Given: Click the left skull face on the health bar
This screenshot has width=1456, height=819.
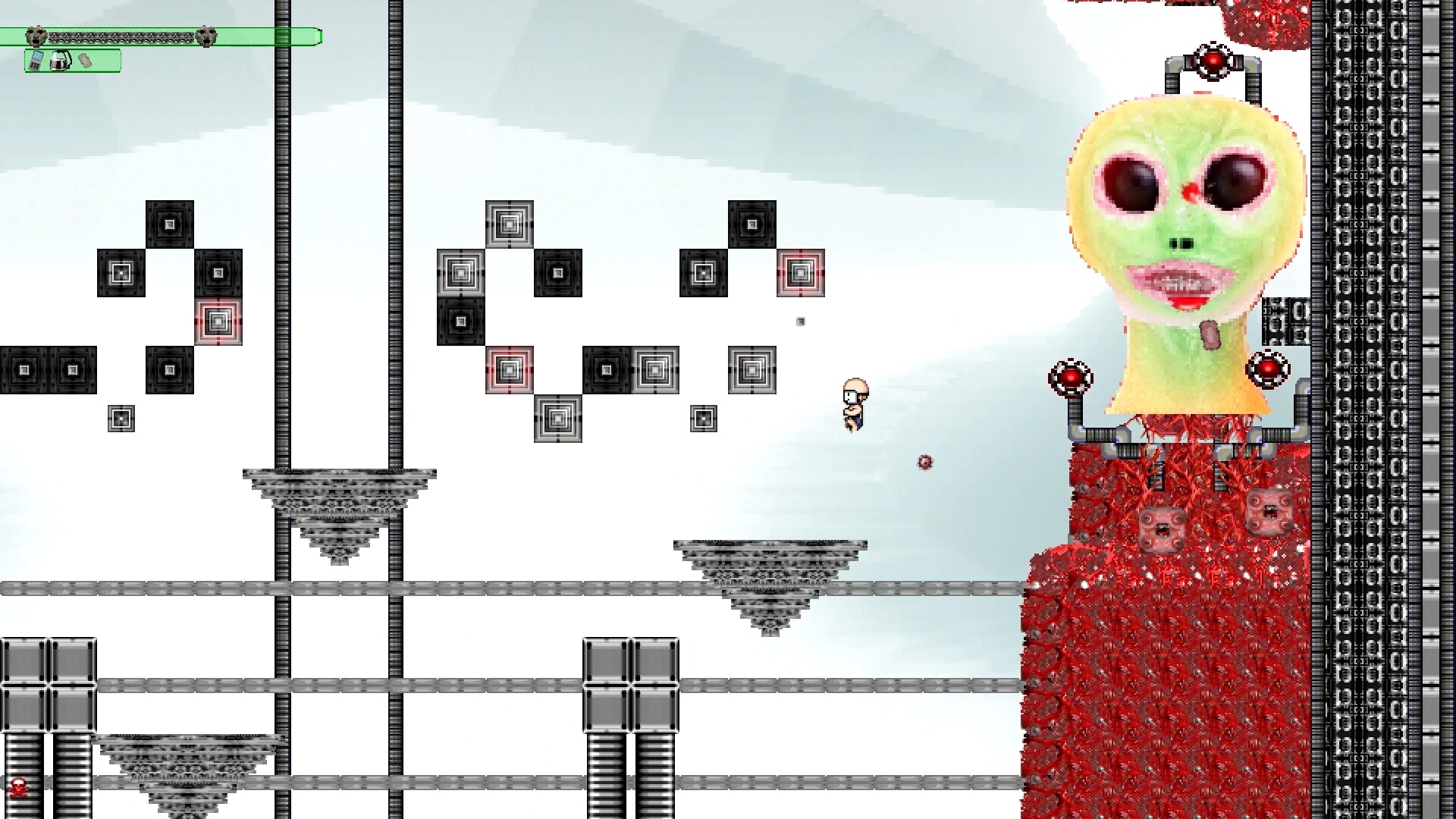Looking at the screenshot, I should tap(36, 36).
